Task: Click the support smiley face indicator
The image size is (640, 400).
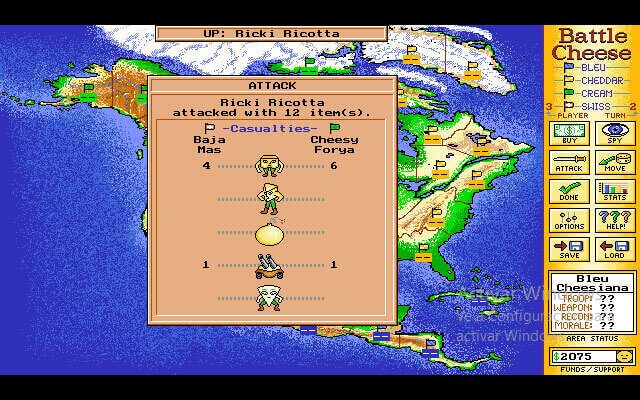Action: [623, 356]
